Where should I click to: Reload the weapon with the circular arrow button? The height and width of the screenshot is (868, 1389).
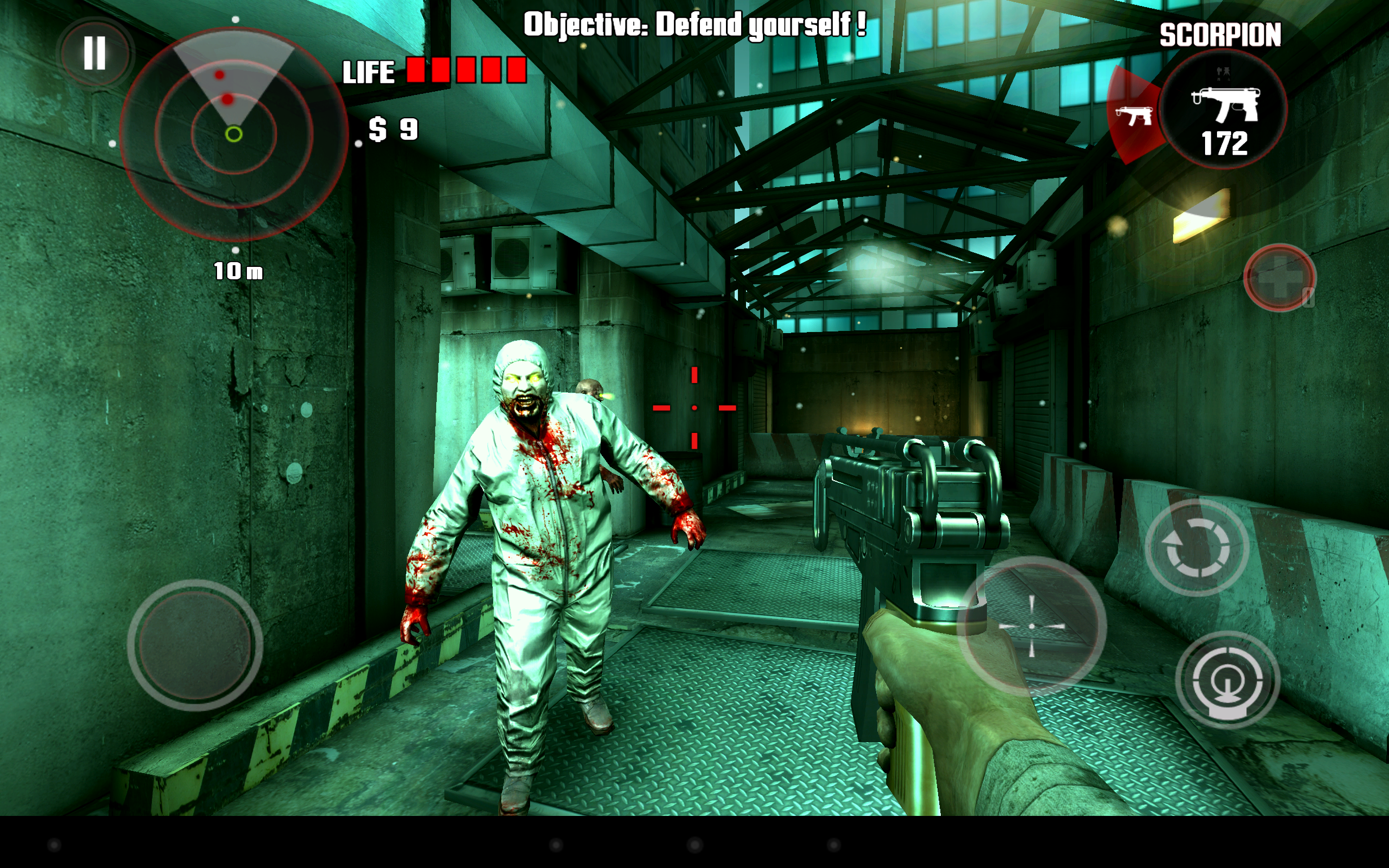1197,546
